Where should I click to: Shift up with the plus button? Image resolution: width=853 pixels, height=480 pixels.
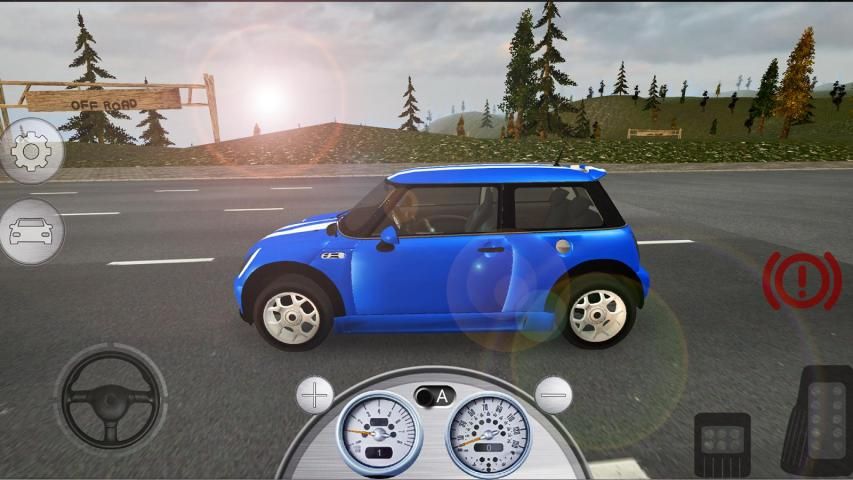click(x=315, y=395)
